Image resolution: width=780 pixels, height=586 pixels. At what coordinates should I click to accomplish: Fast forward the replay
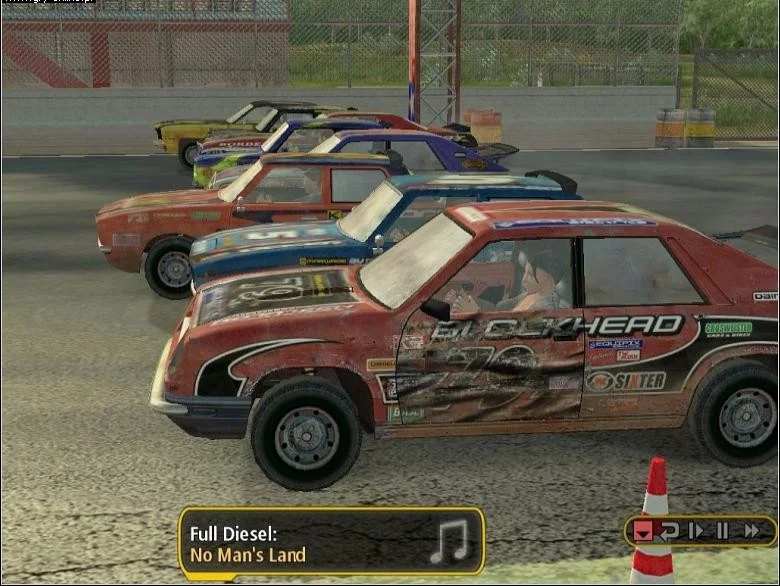coord(750,531)
